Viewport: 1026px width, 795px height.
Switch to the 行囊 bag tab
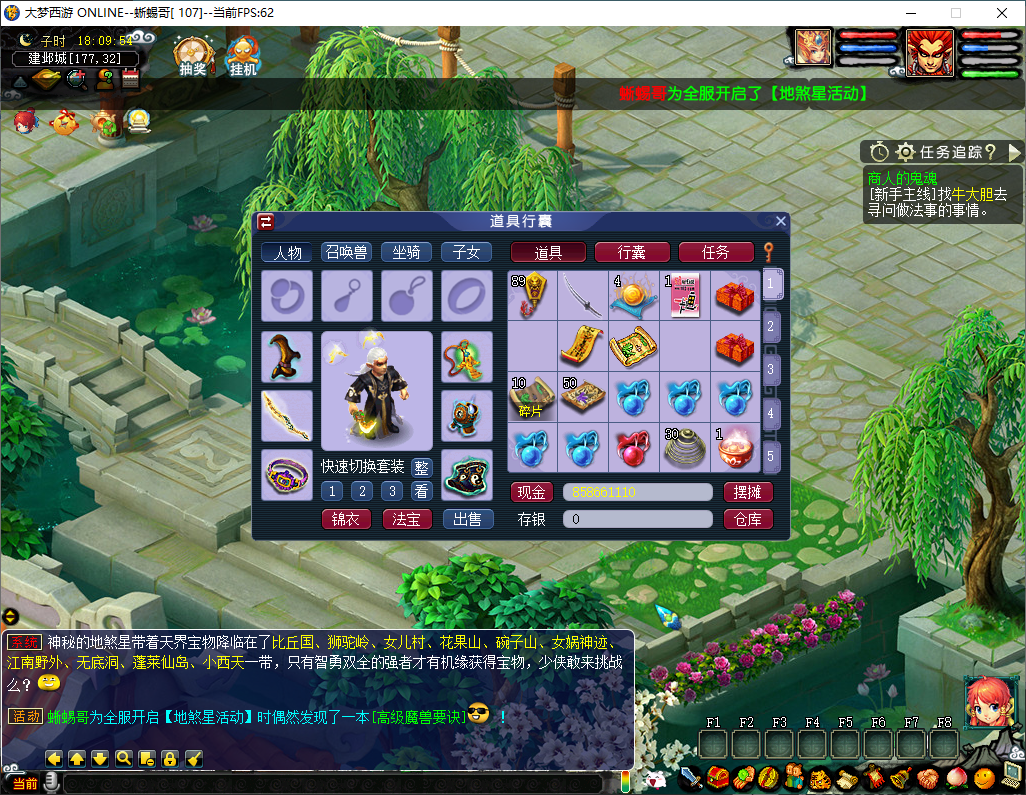(x=632, y=252)
